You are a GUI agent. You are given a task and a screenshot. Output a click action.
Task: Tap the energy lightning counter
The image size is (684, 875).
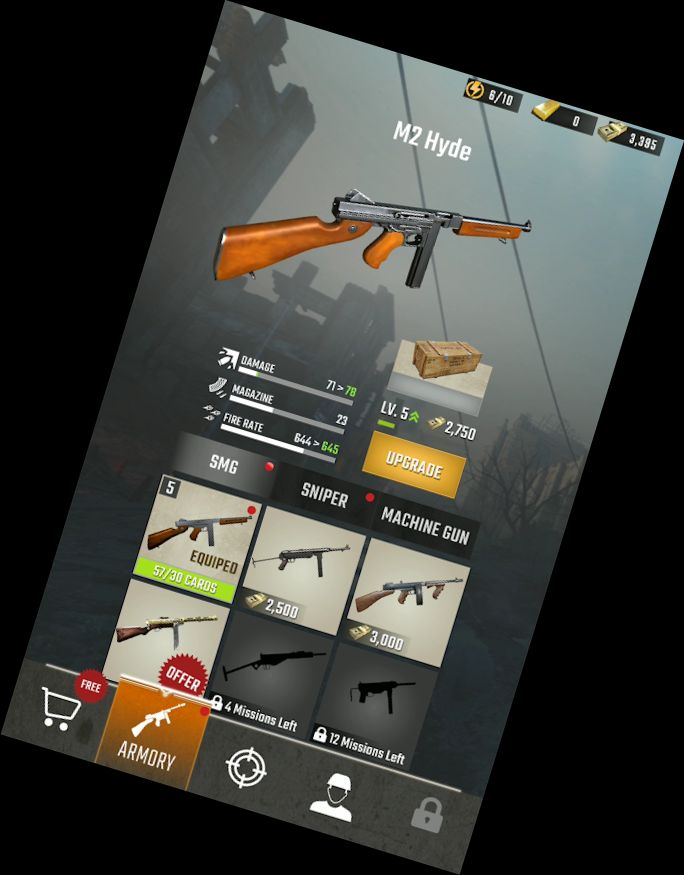click(491, 96)
